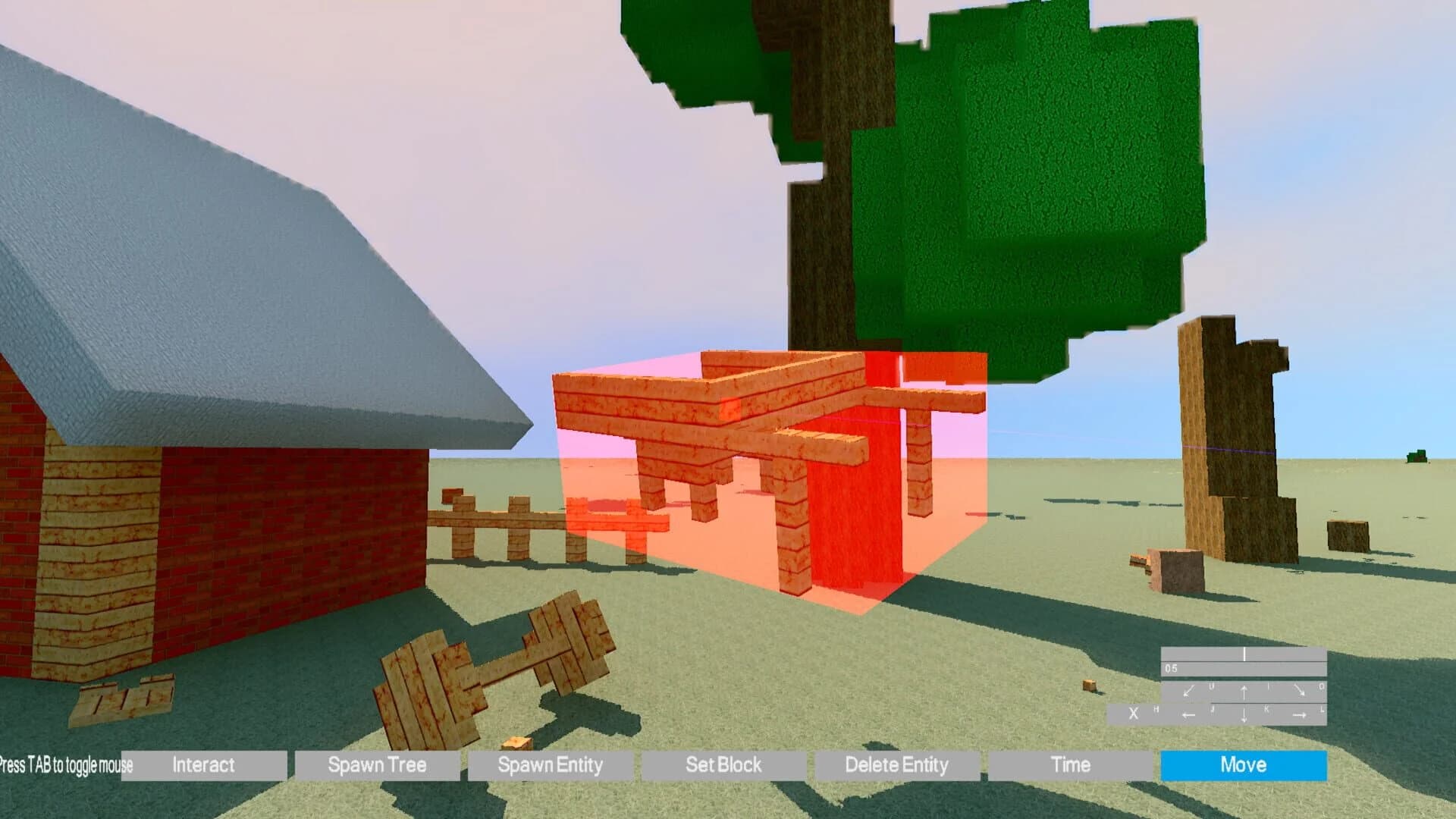
Task: Switch on Interact mode
Action: tap(202, 765)
